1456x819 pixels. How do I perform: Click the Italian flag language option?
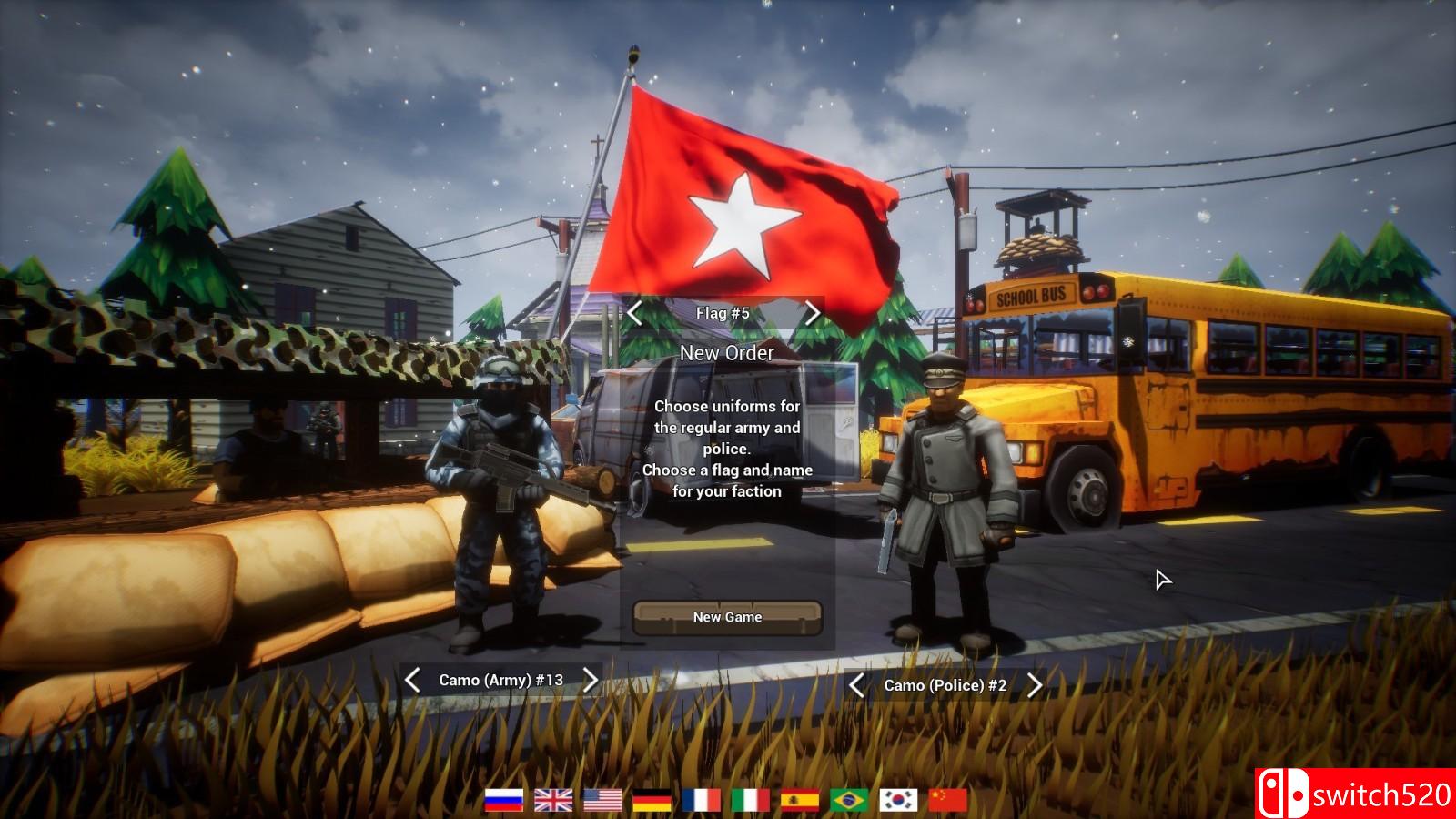[751, 800]
